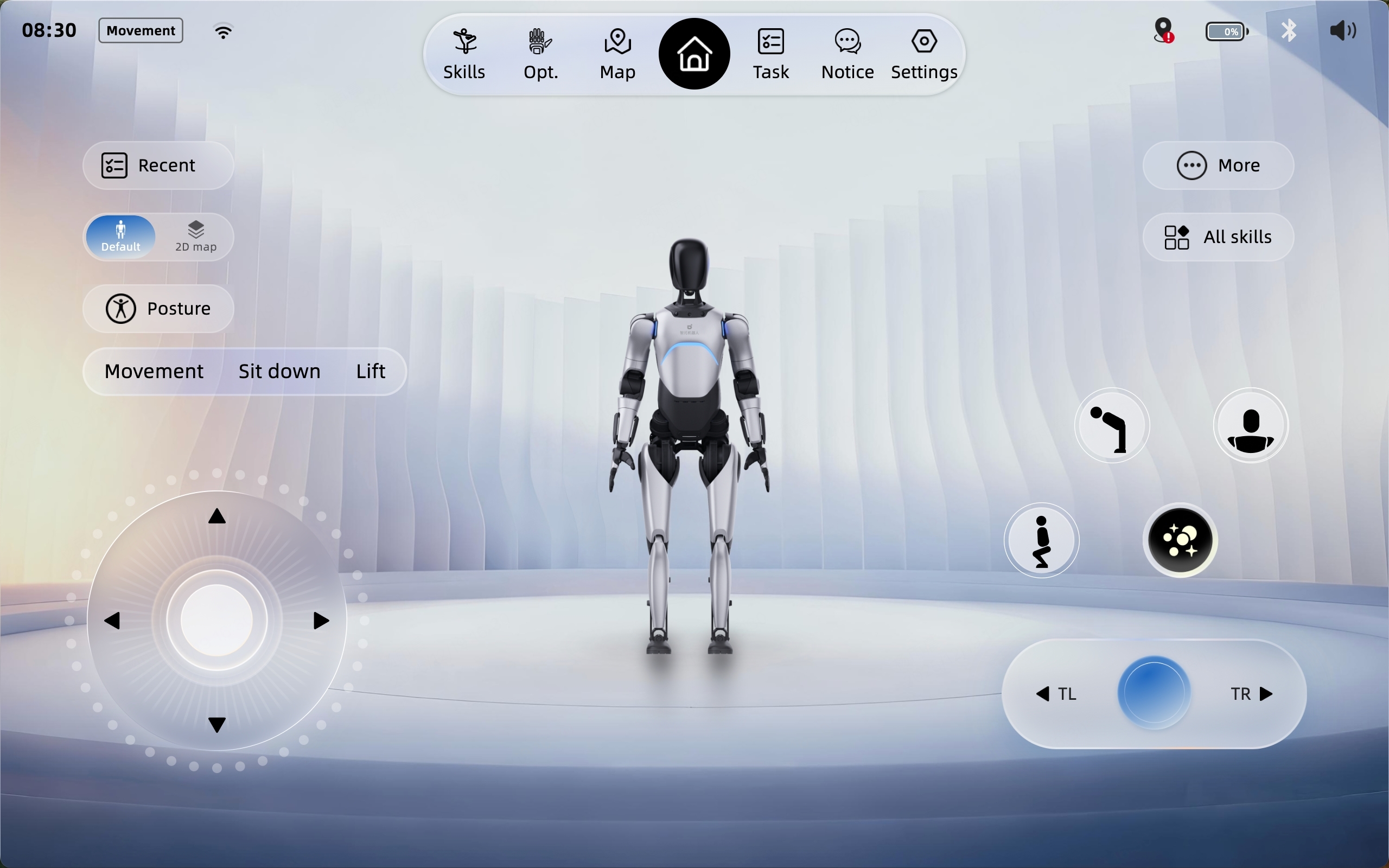Open the Map view

pyautogui.click(x=616, y=53)
